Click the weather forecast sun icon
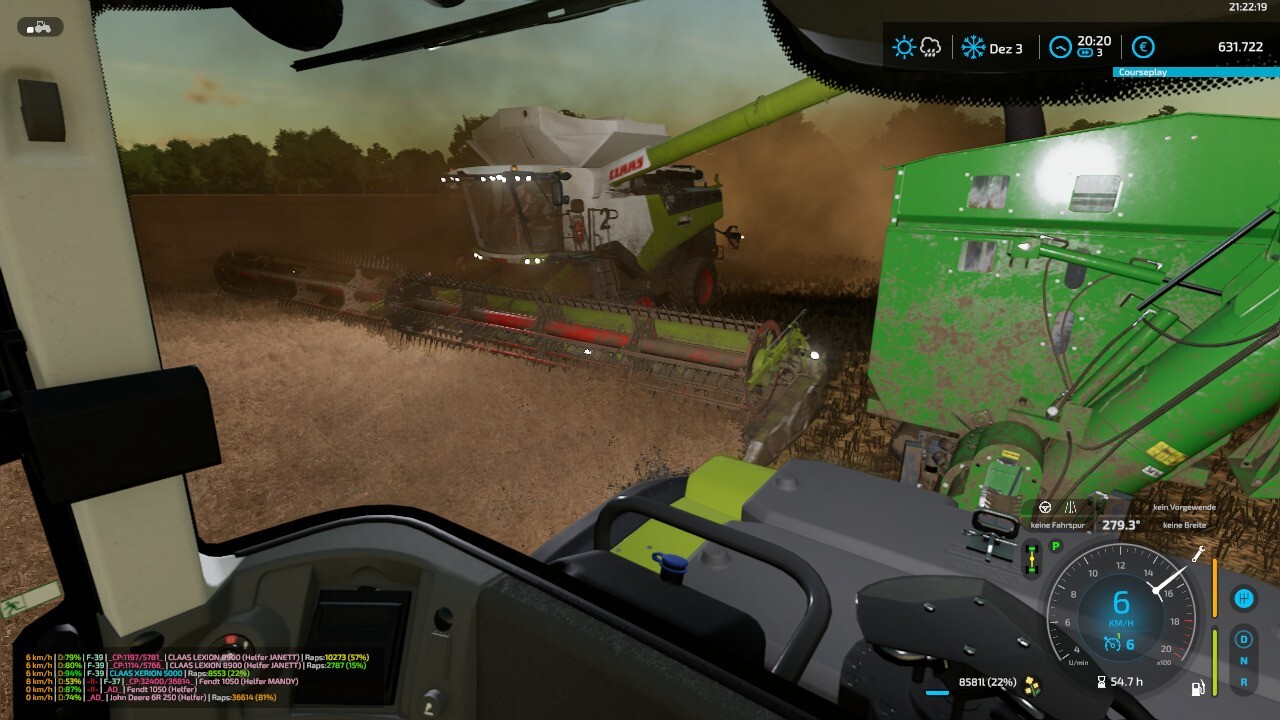 (x=904, y=47)
